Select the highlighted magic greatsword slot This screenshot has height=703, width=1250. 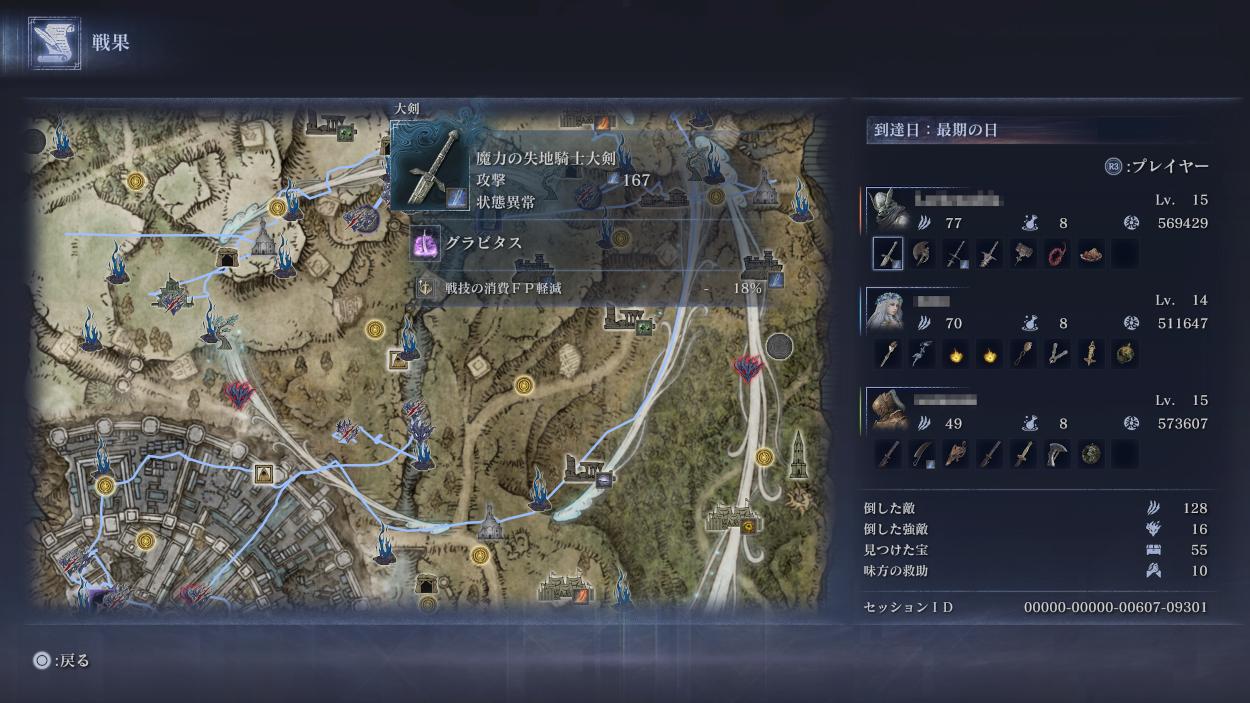click(888, 254)
